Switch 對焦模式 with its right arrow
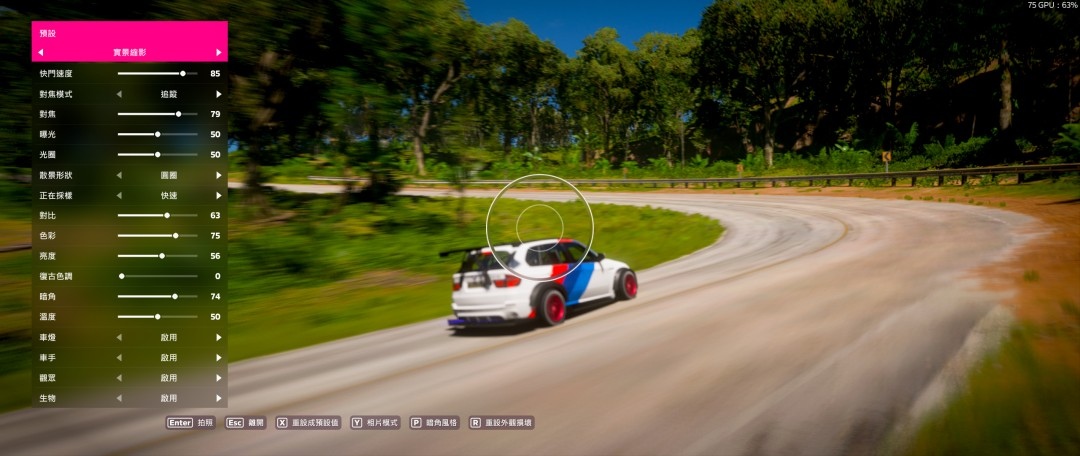 point(219,94)
